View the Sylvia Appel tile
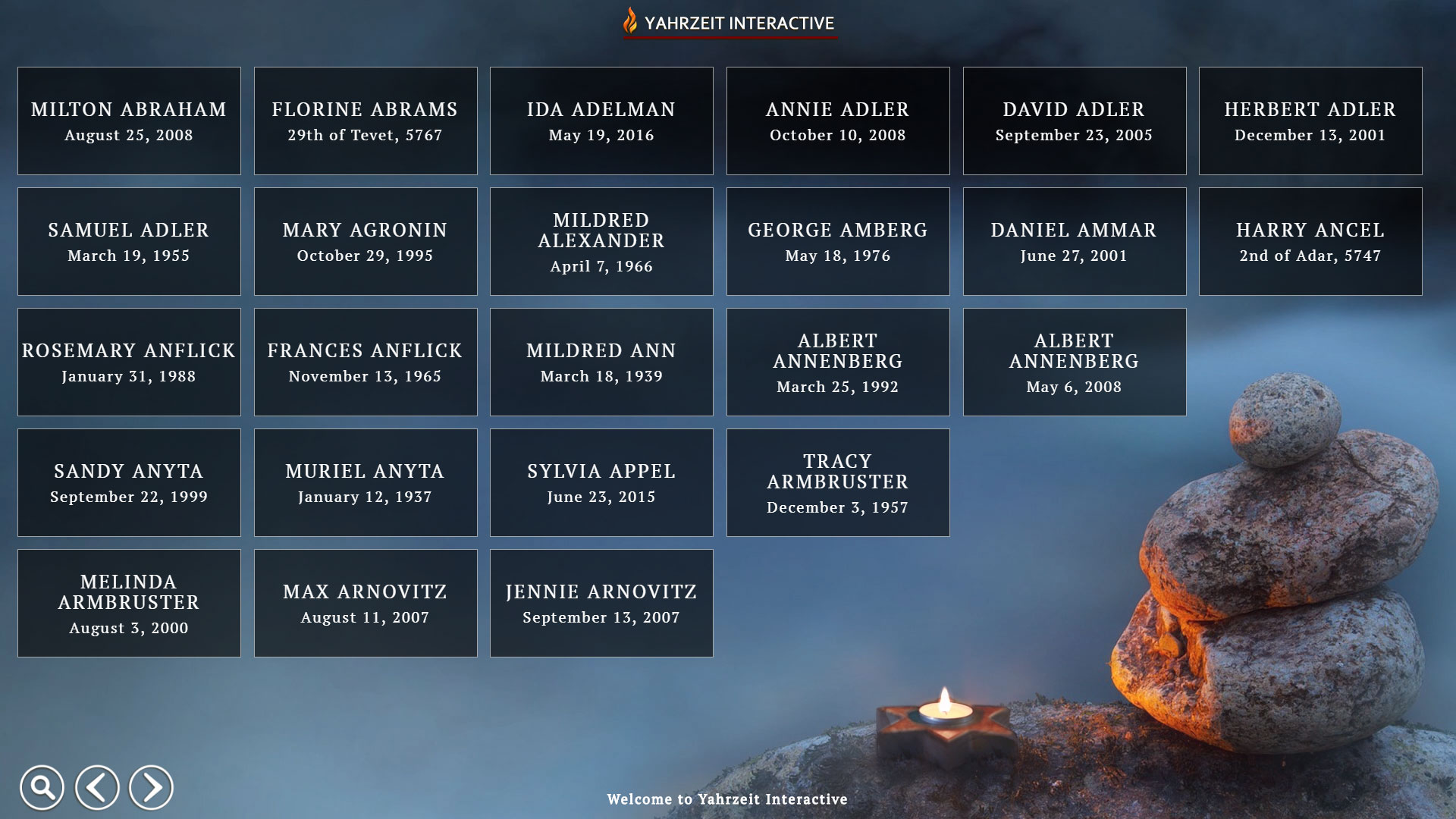Image resolution: width=1456 pixels, height=819 pixels. (601, 483)
